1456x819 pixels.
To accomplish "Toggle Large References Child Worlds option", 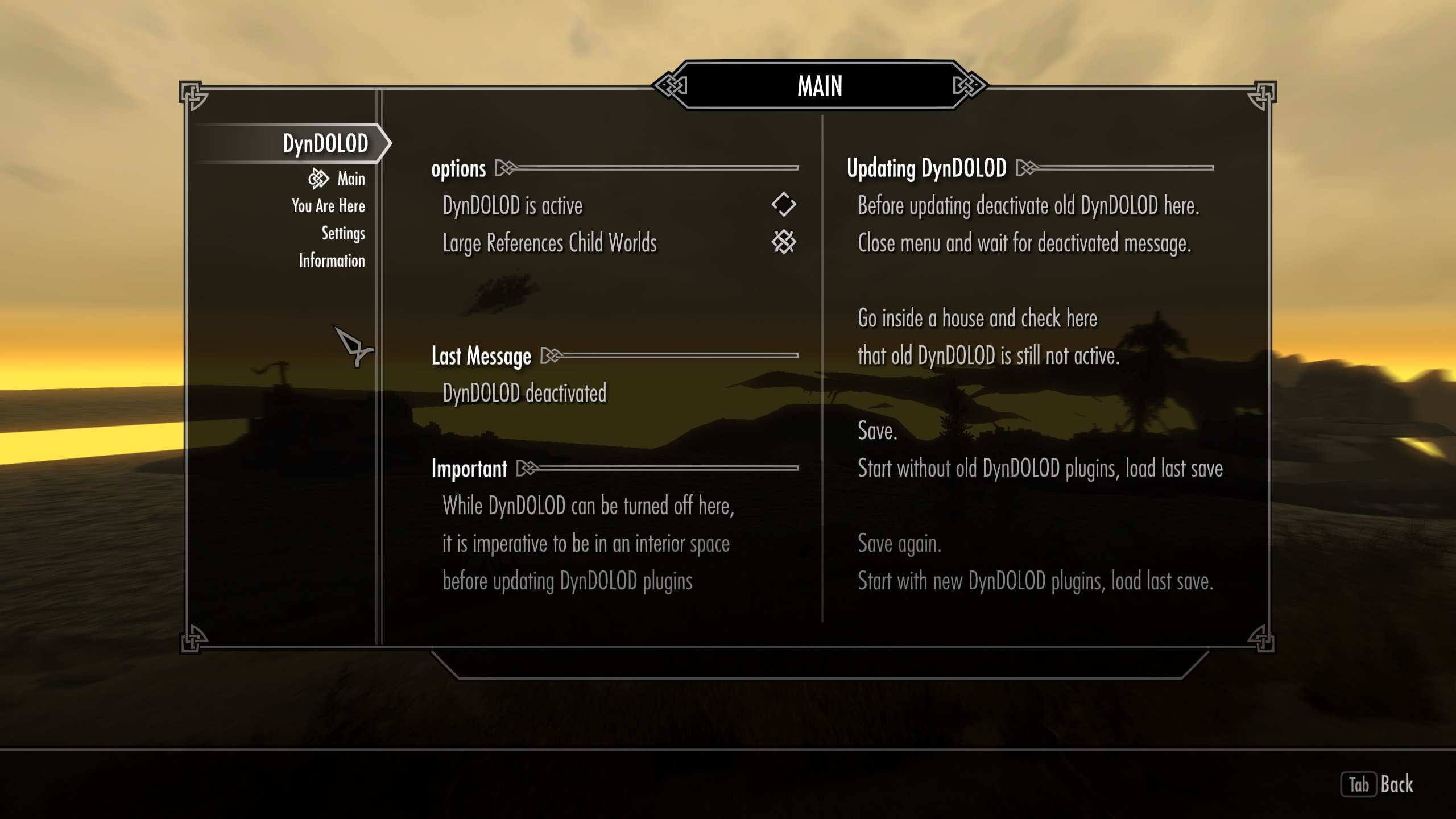I will coord(783,242).
